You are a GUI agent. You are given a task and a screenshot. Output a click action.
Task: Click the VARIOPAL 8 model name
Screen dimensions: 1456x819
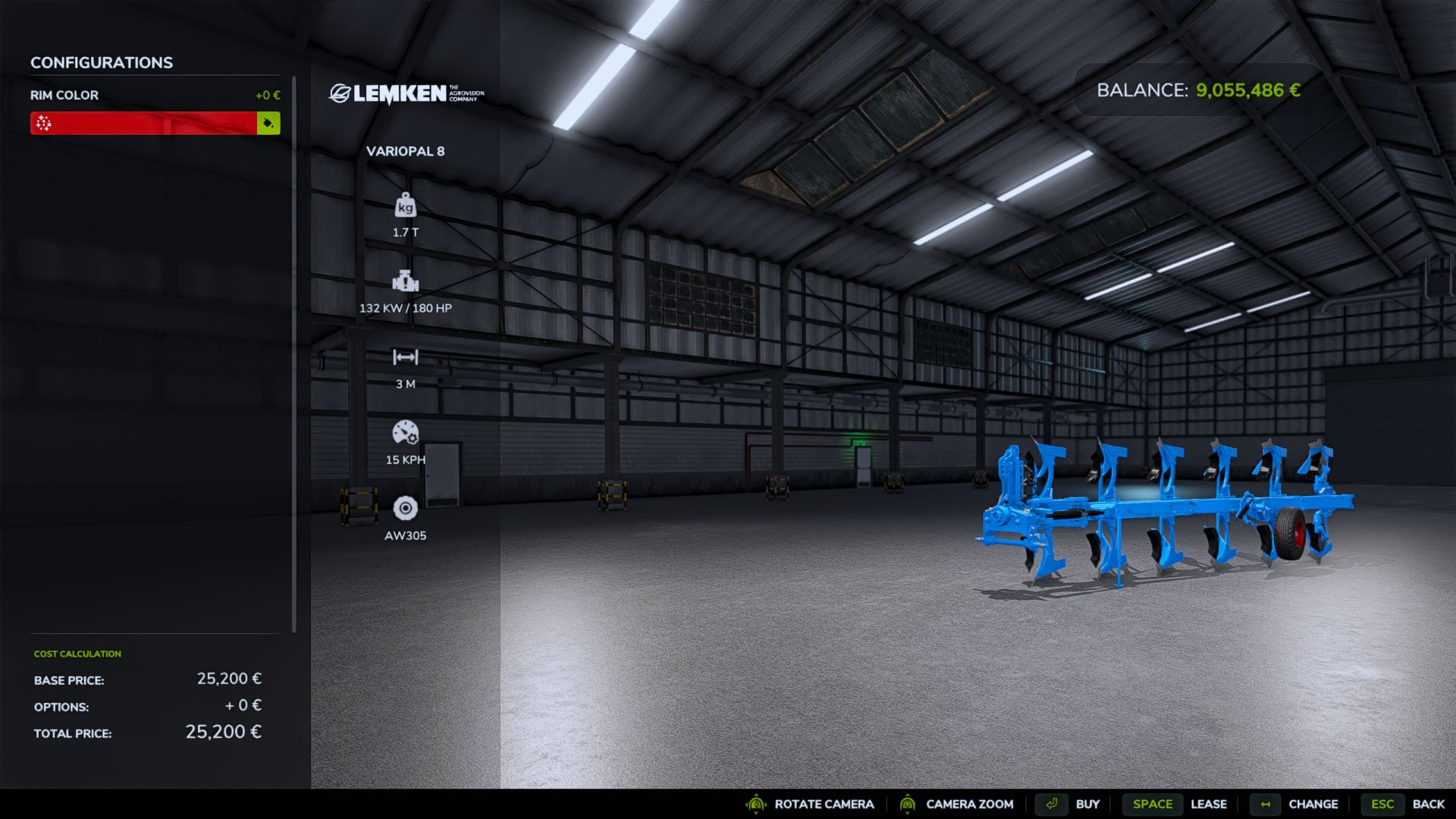click(406, 151)
